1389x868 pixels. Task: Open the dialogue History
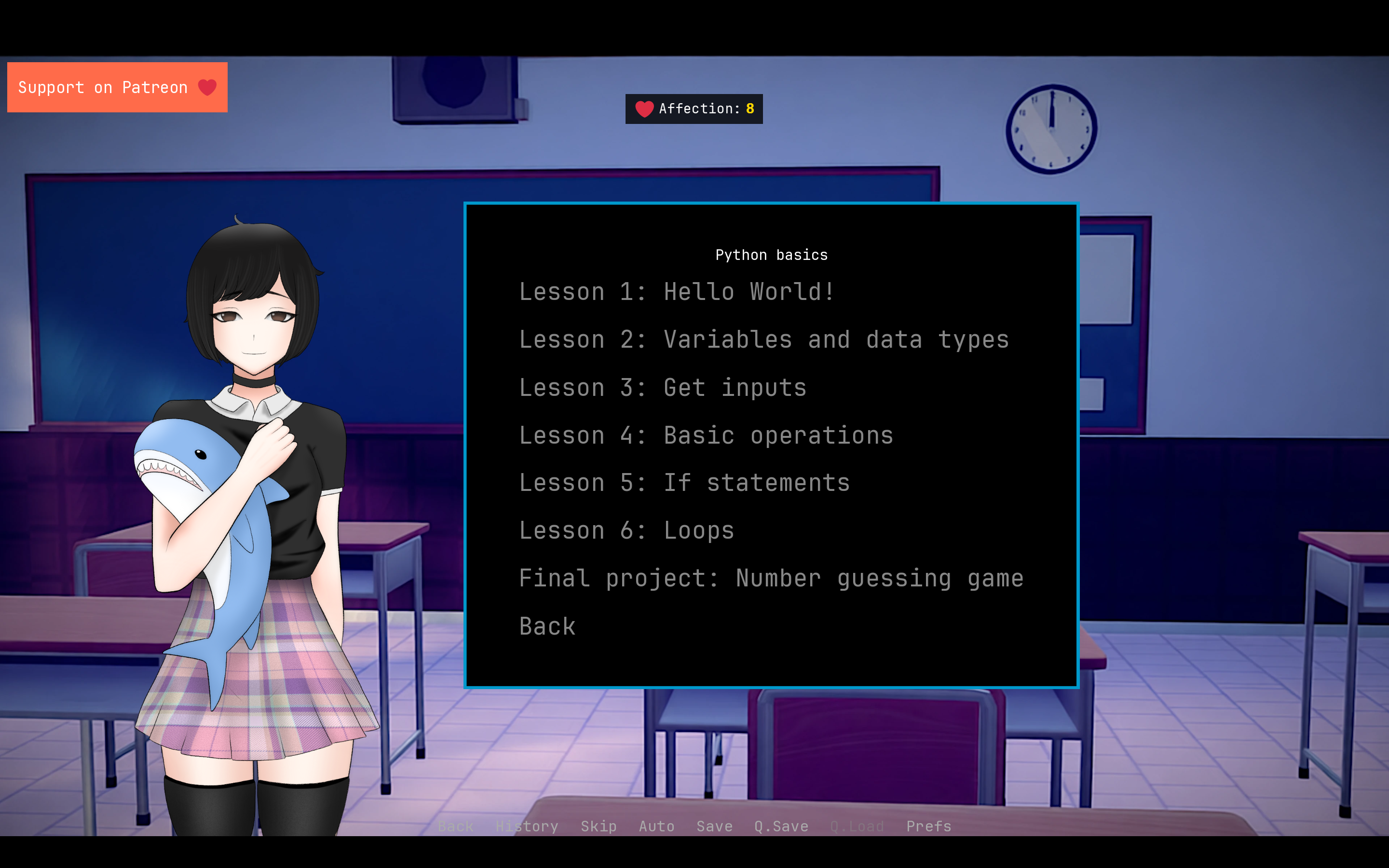(x=526, y=826)
